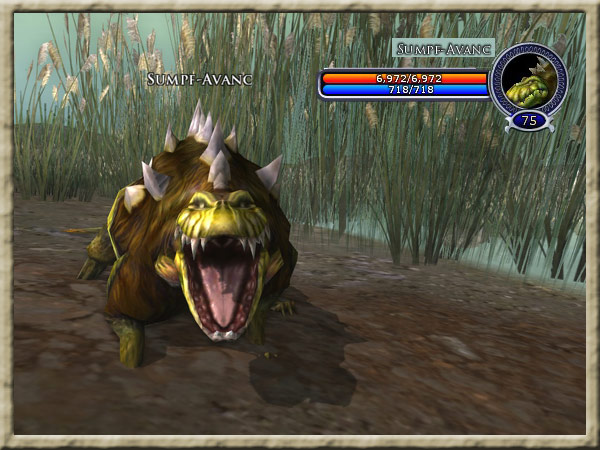The height and width of the screenshot is (450, 600).
Task: Select the Sumpf-Avanc name plate on target frame
Action: pyautogui.click(x=444, y=48)
